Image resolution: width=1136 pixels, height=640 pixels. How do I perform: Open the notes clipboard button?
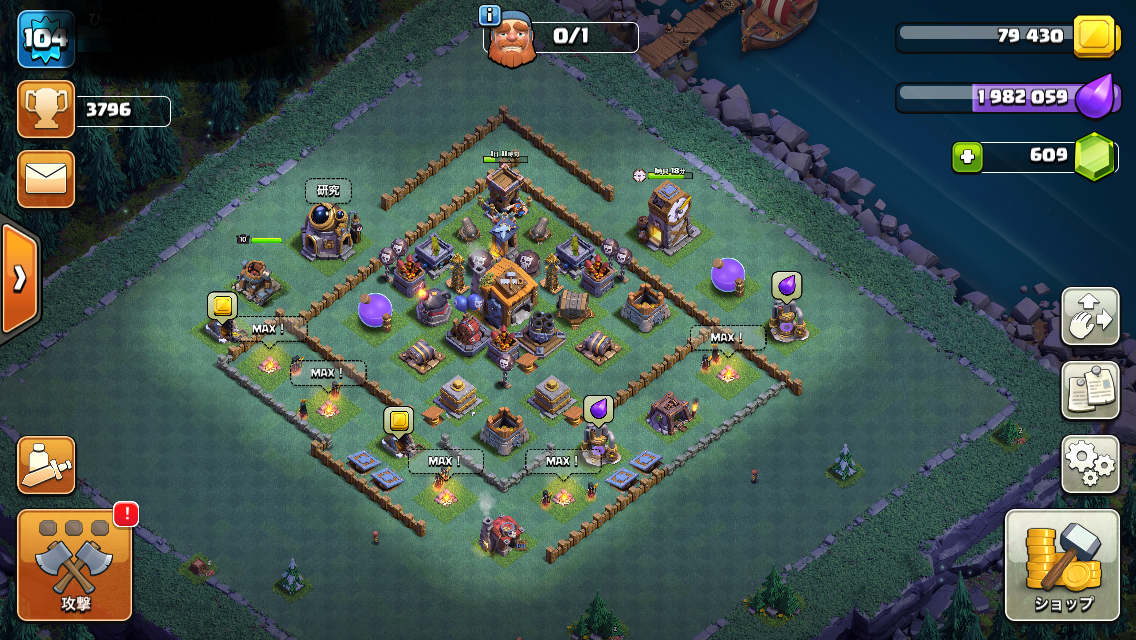point(1090,390)
